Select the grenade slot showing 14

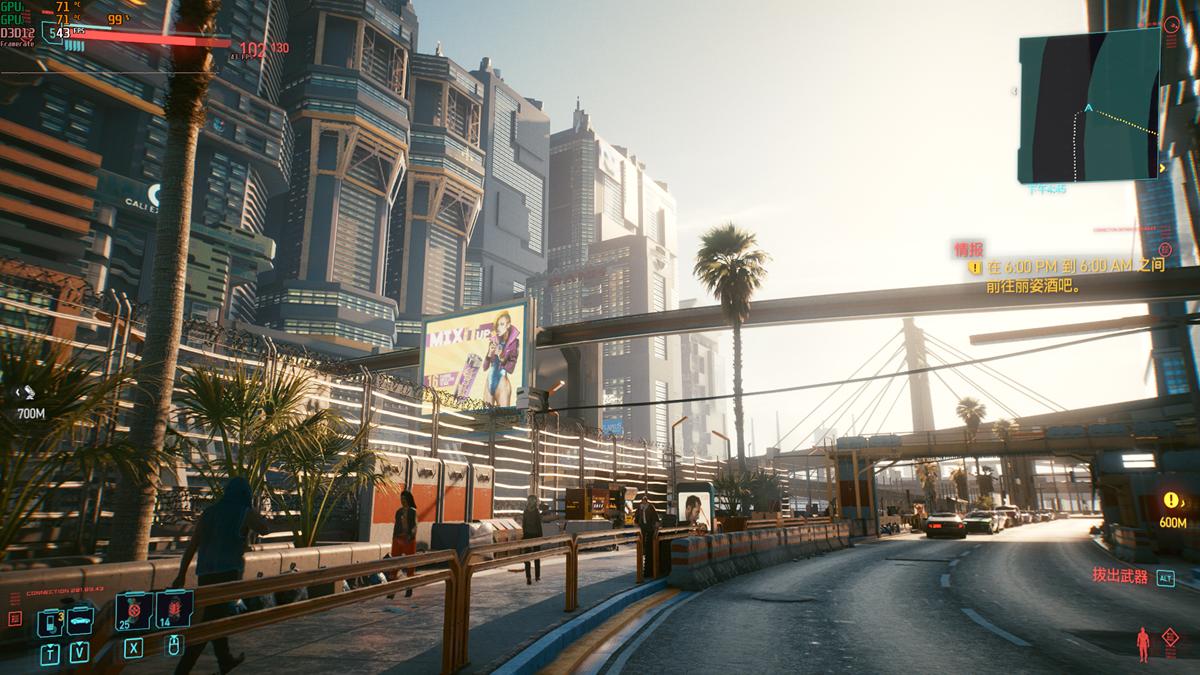coord(174,610)
